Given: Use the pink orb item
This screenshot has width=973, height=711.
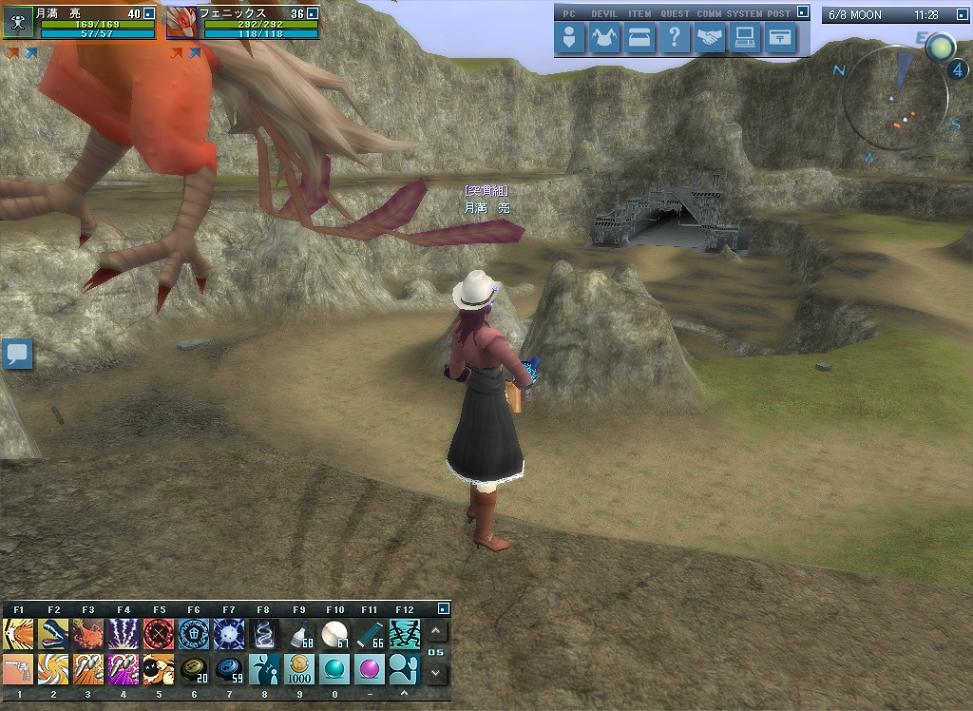Looking at the screenshot, I should pyautogui.click(x=369, y=668).
